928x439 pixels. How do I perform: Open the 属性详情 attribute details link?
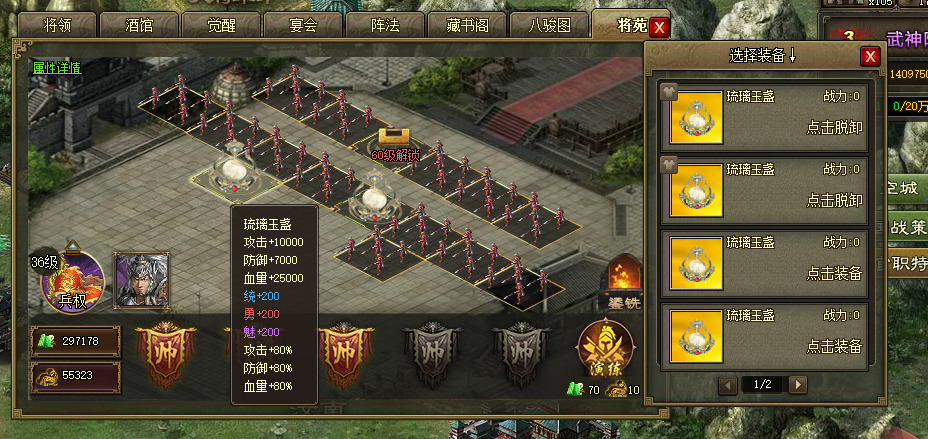pos(56,68)
